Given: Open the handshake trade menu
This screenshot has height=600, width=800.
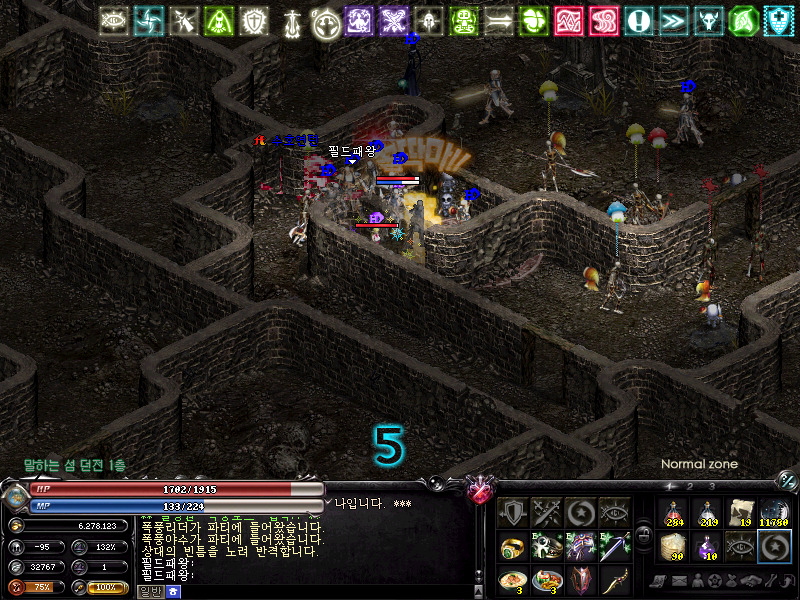Looking at the screenshot, I should [746, 581].
